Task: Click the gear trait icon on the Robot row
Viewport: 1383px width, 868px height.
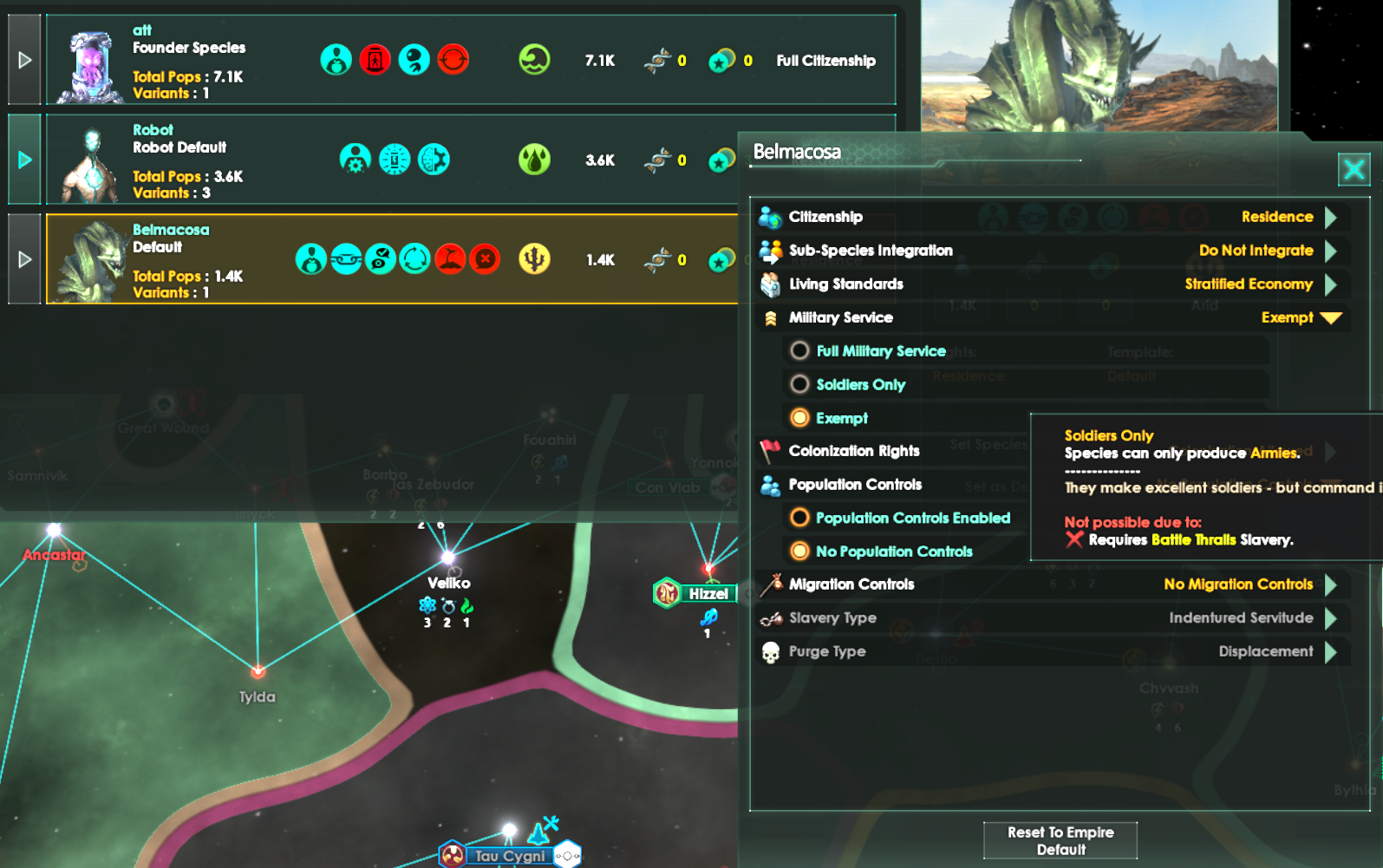Action: coord(356,160)
